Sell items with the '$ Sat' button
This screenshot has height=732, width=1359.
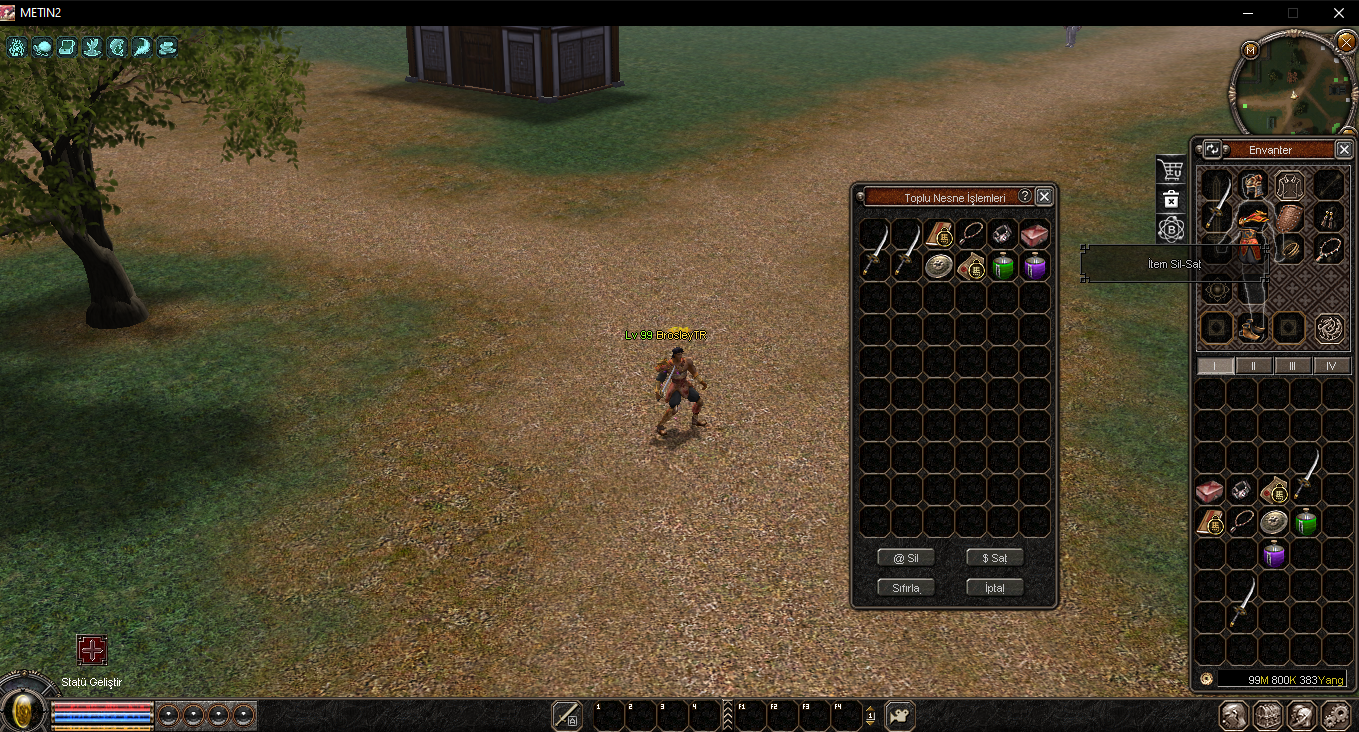pos(994,558)
